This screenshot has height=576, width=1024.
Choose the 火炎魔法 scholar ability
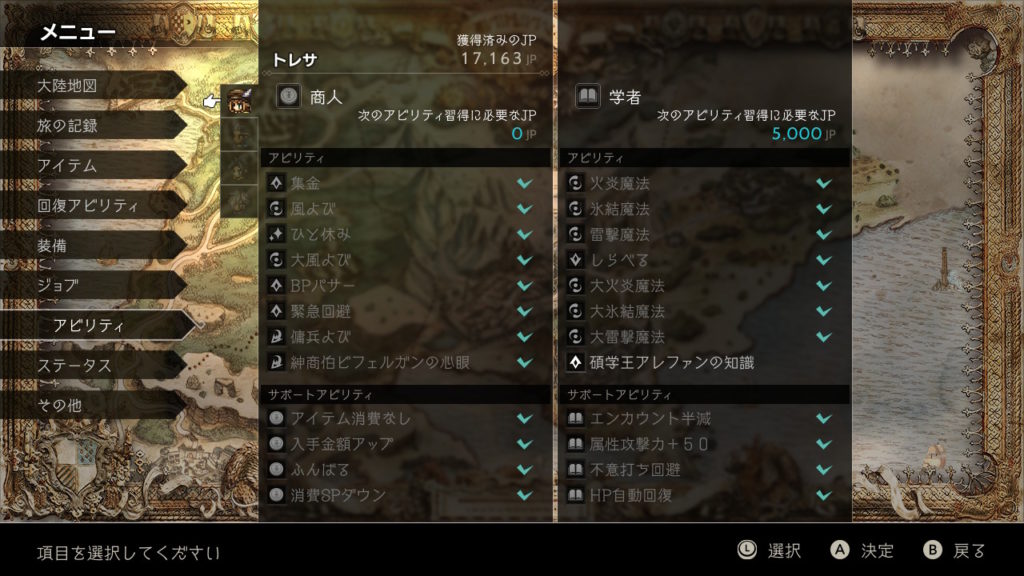click(x=702, y=183)
